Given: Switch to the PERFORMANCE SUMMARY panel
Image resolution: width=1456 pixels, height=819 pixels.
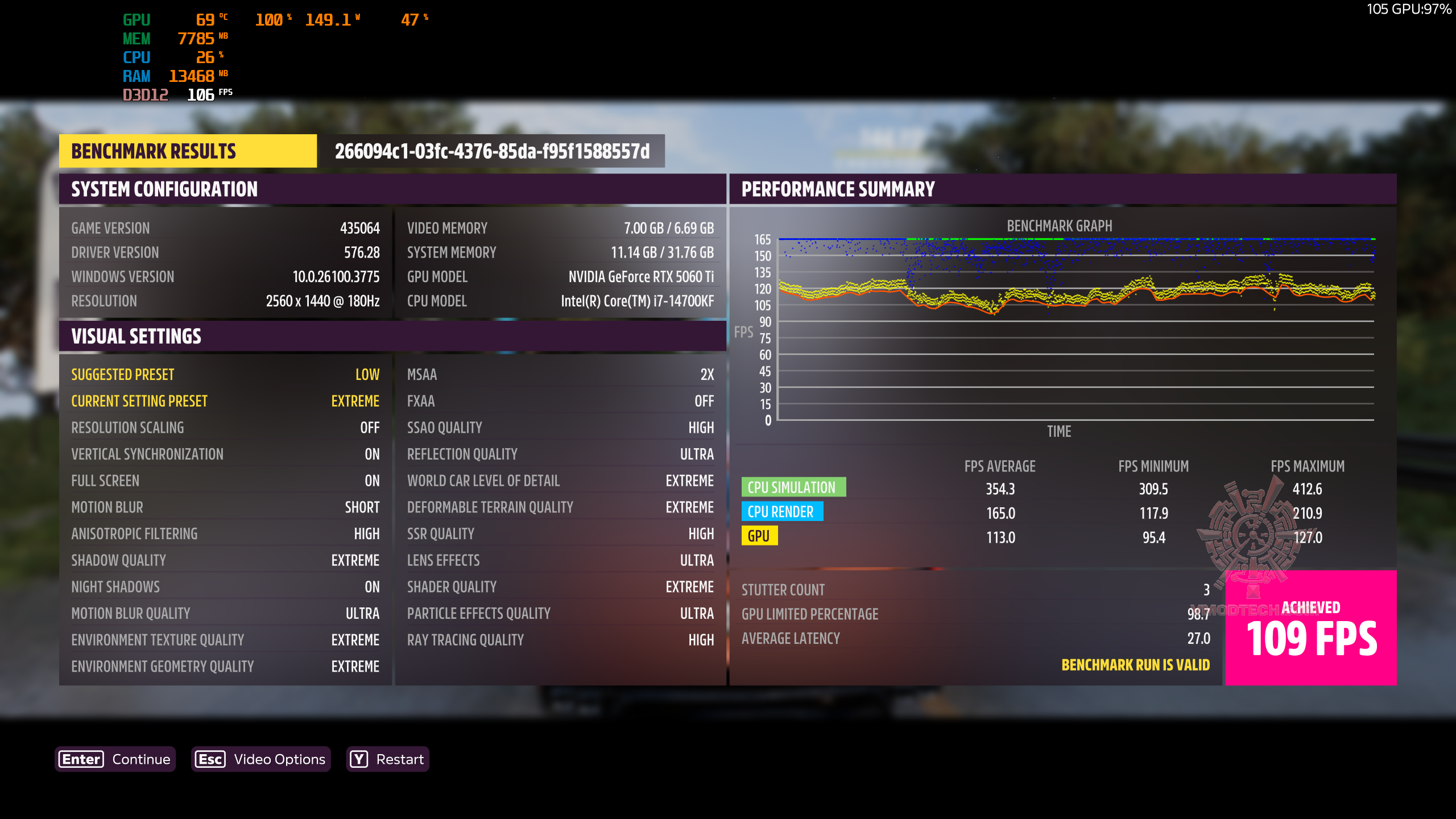Looking at the screenshot, I should tap(838, 188).
